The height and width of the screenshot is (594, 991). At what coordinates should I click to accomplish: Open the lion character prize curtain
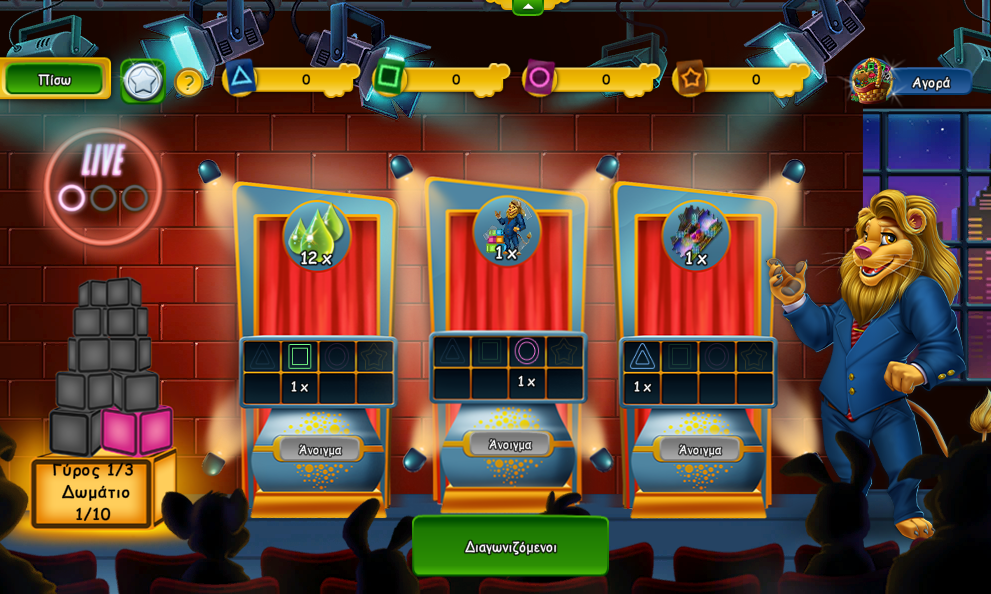coord(509,444)
